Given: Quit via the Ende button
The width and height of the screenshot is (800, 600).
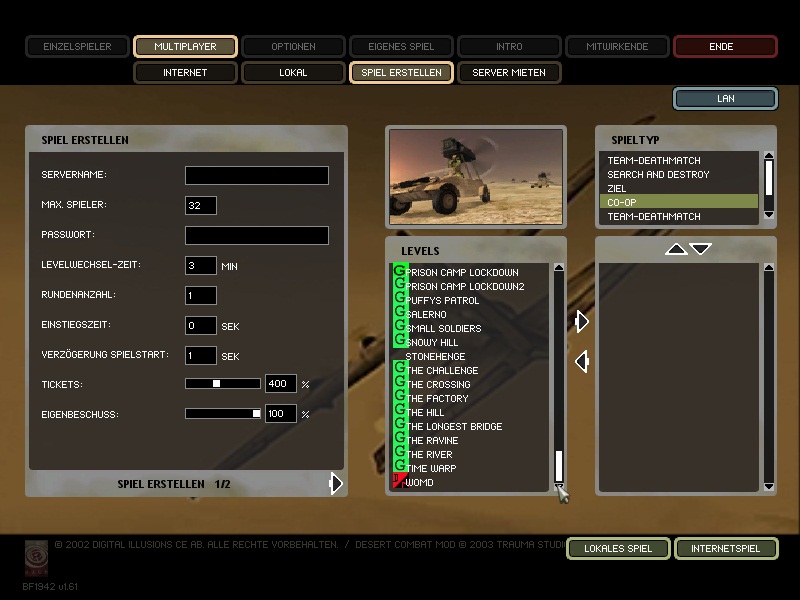Looking at the screenshot, I should click(x=725, y=46).
